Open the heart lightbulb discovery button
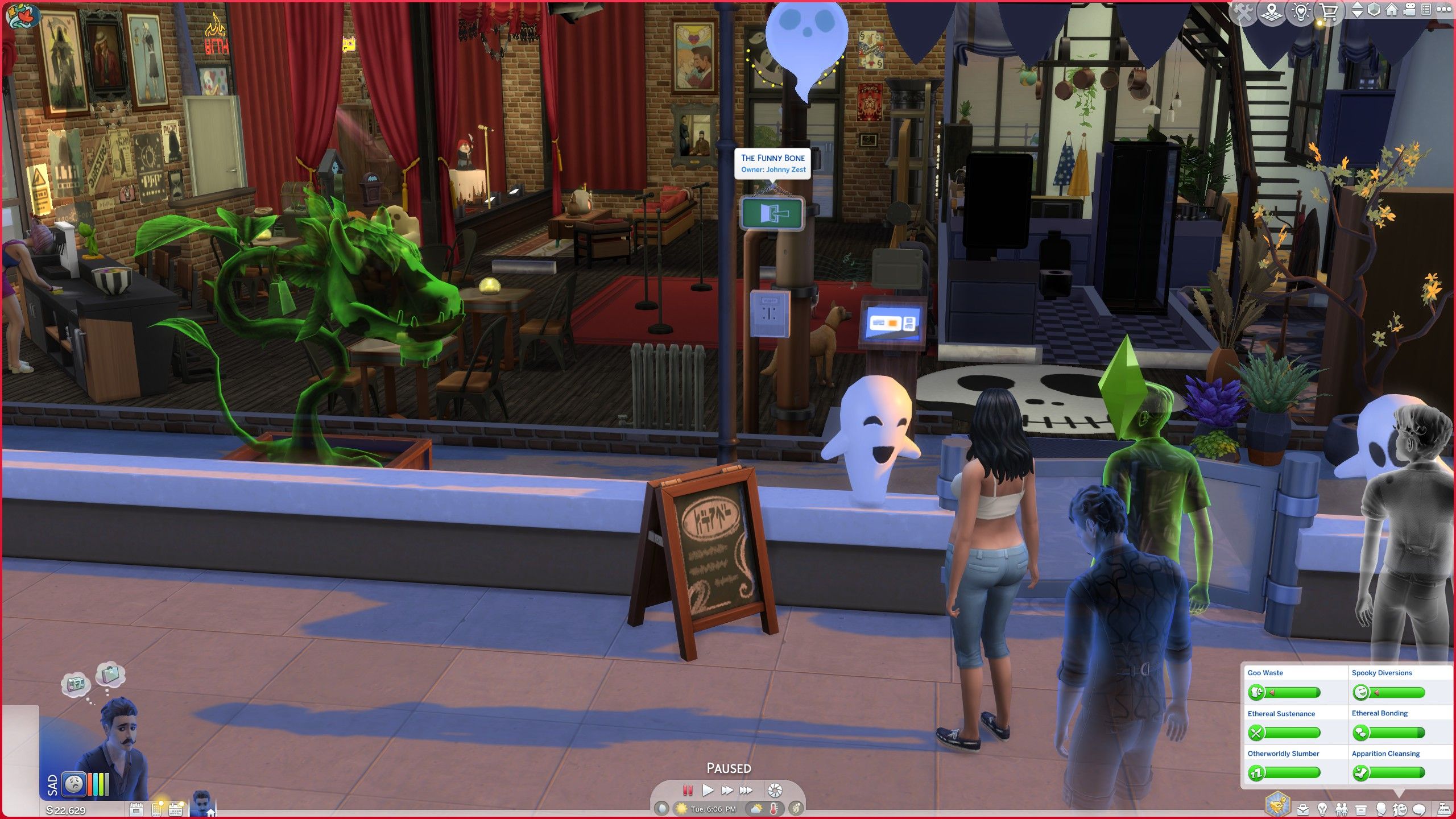This screenshot has width=1456, height=819. [x=1301, y=13]
